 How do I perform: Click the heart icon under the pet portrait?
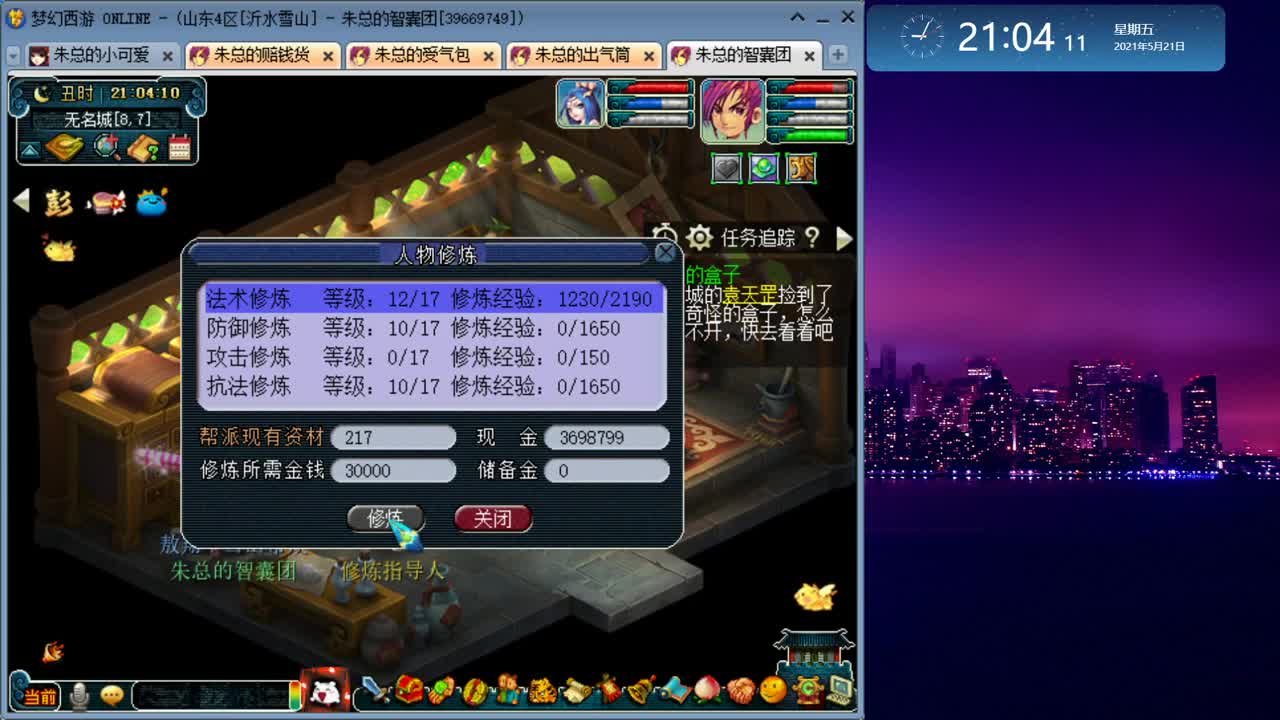(x=725, y=167)
